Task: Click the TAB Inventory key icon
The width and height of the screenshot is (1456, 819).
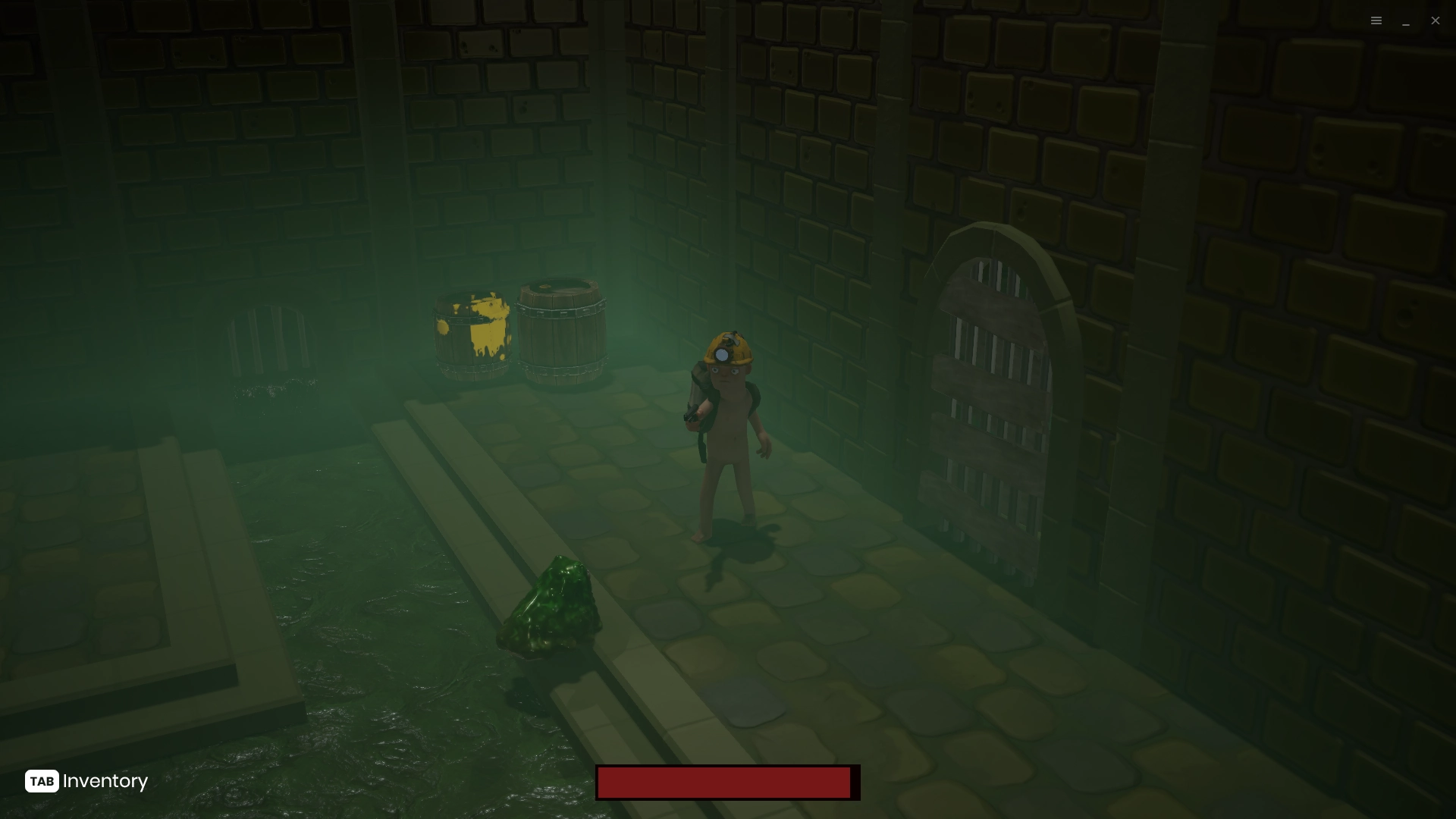Action: 42,781
